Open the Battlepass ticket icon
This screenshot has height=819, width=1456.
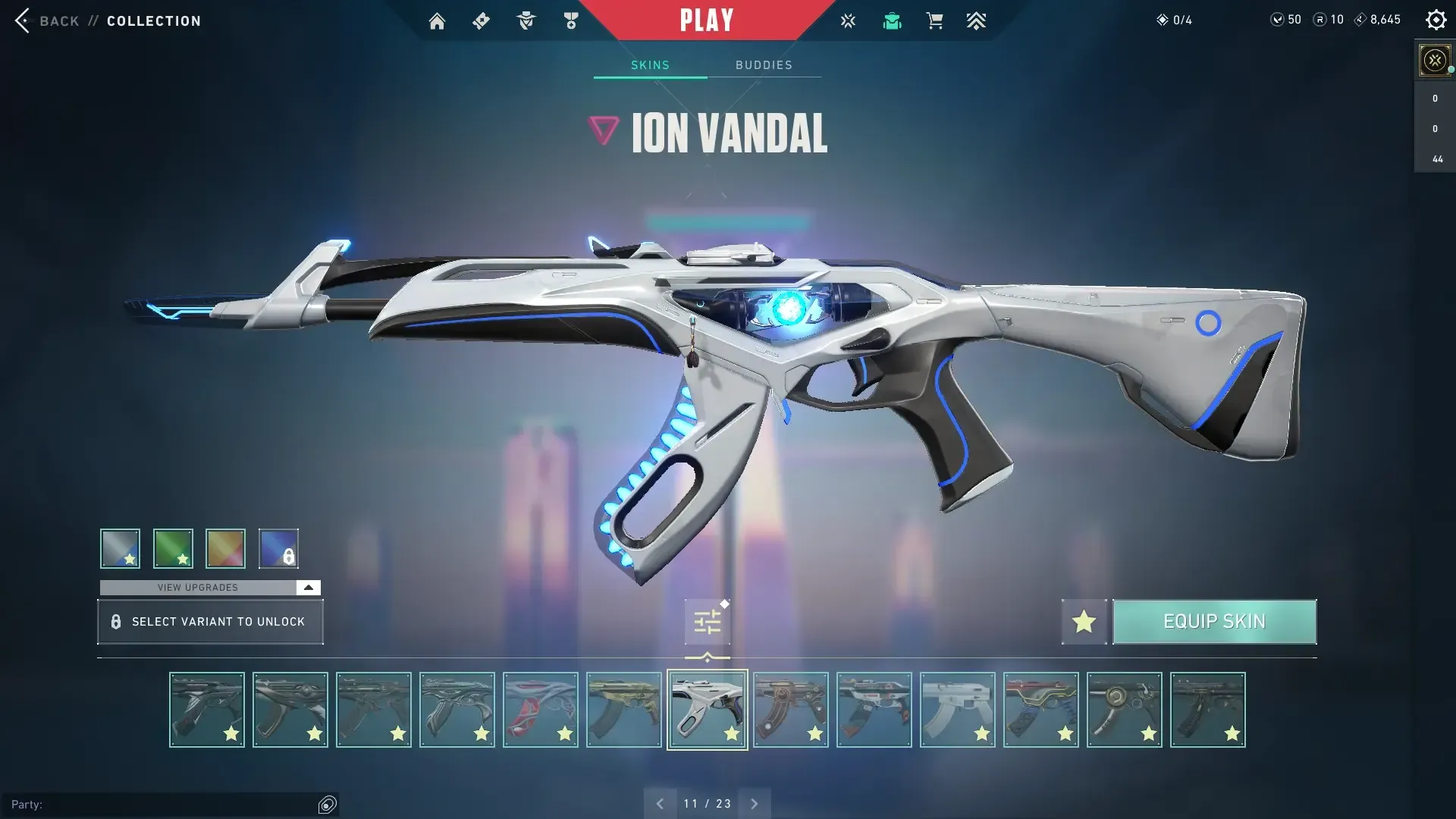click(x=480, y=20)
